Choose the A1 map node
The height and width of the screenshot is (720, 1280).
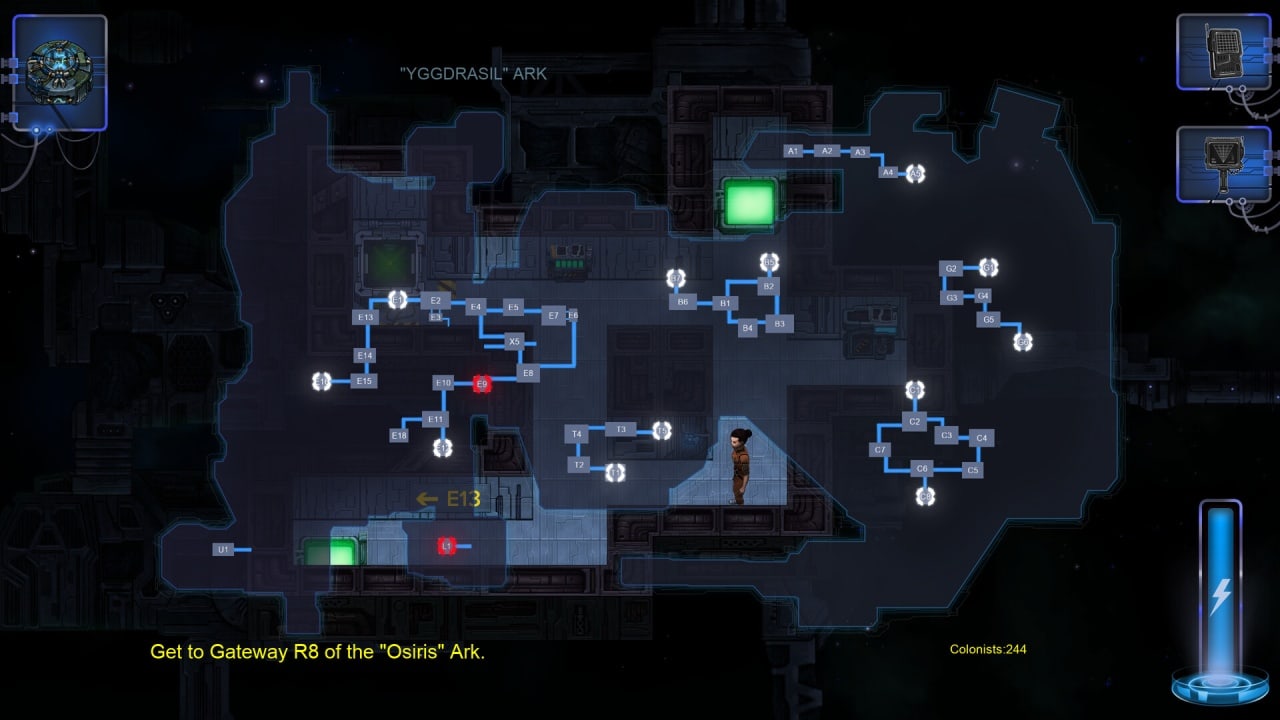pyautogui.click(x=793, y=151)
